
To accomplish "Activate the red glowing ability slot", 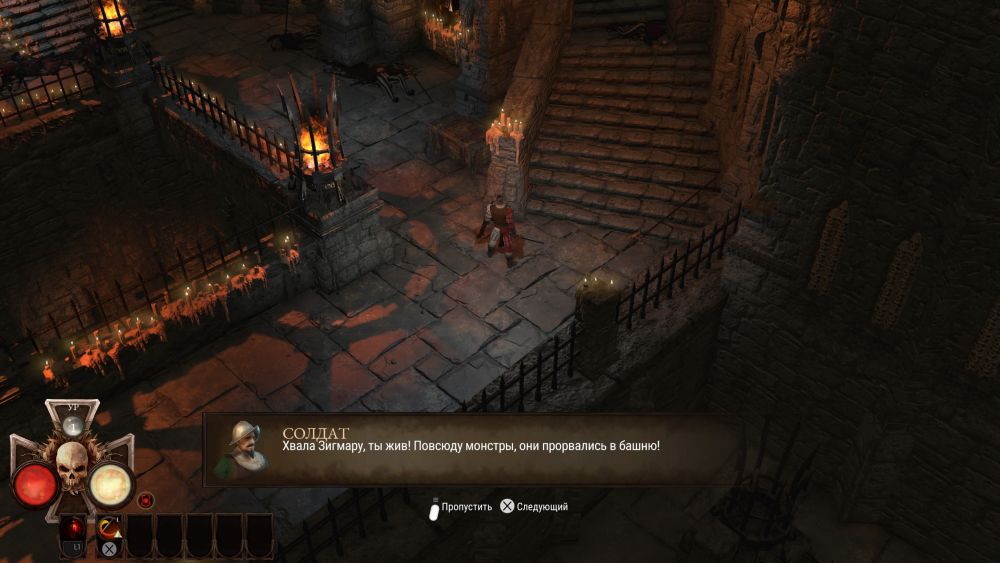I will (73, 526).
